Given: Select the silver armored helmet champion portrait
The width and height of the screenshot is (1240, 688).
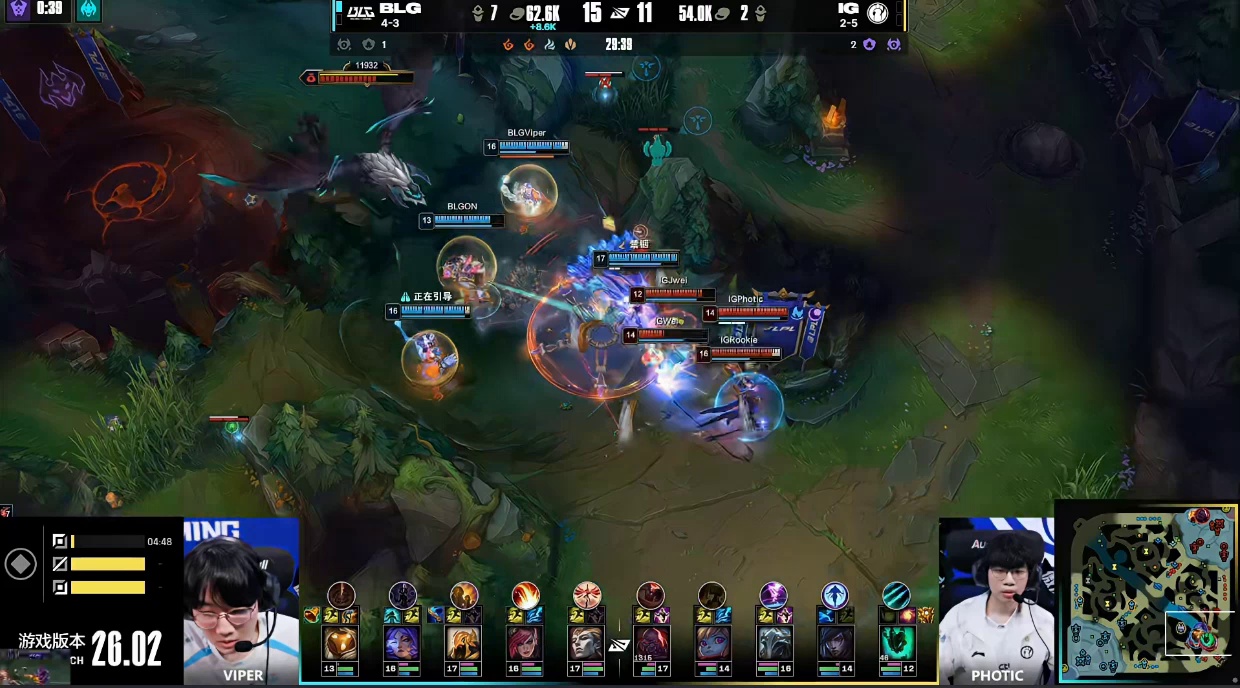Looking at the screenshot, I should pos(773,643).
